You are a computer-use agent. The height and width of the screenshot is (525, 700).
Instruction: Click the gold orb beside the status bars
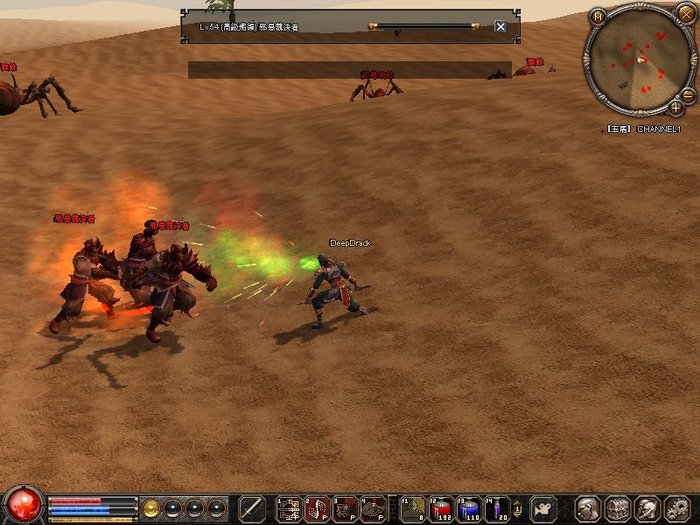151,507
